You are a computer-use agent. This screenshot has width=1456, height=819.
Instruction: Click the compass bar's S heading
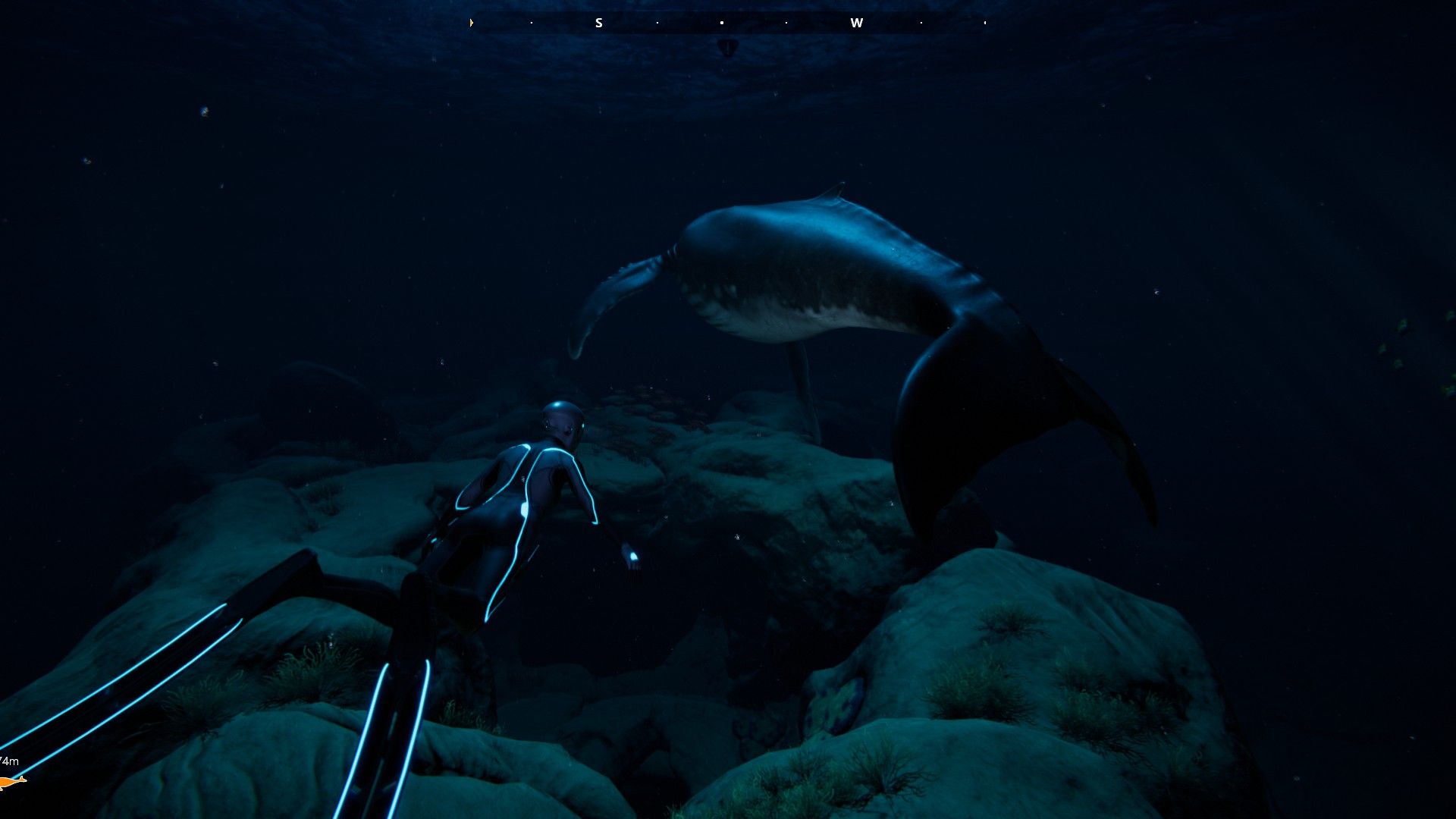[598, 23]
